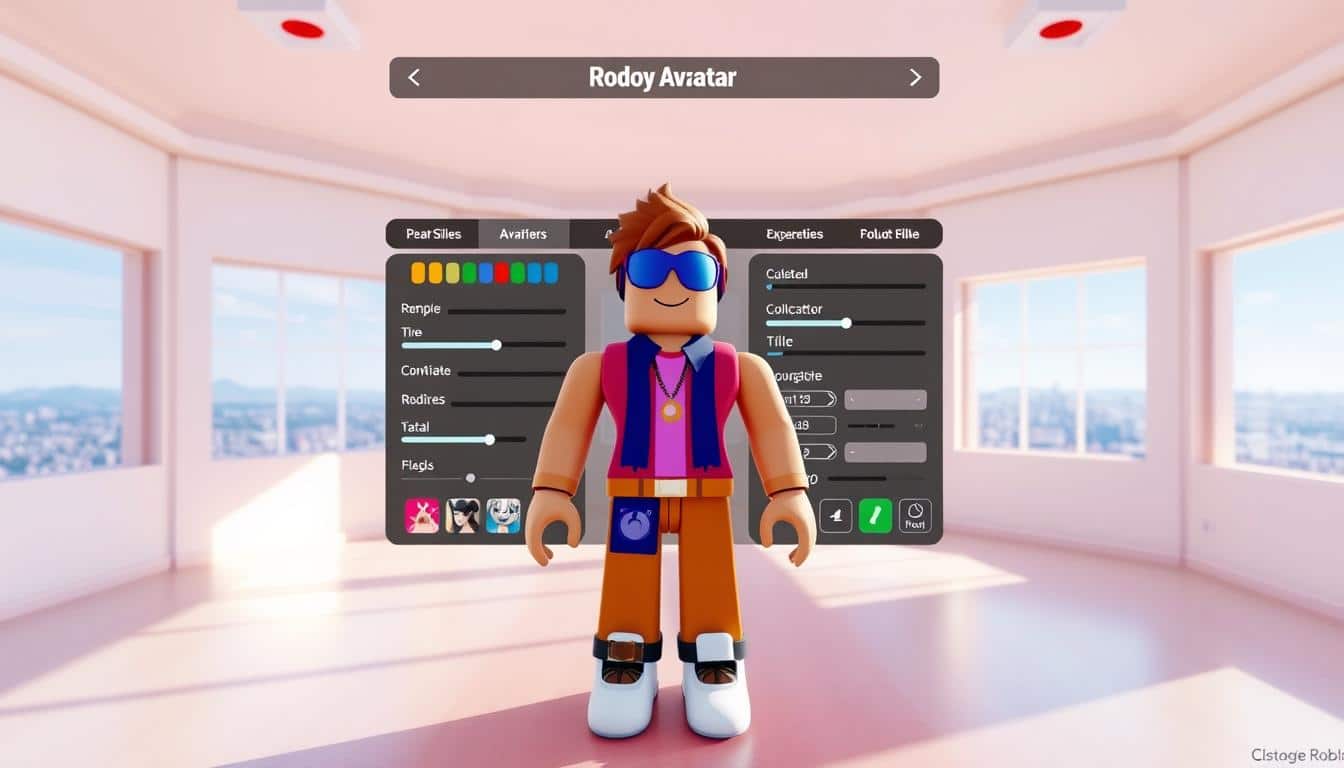
Task: Select the pink character thumbnail
Action: [422, 515]
